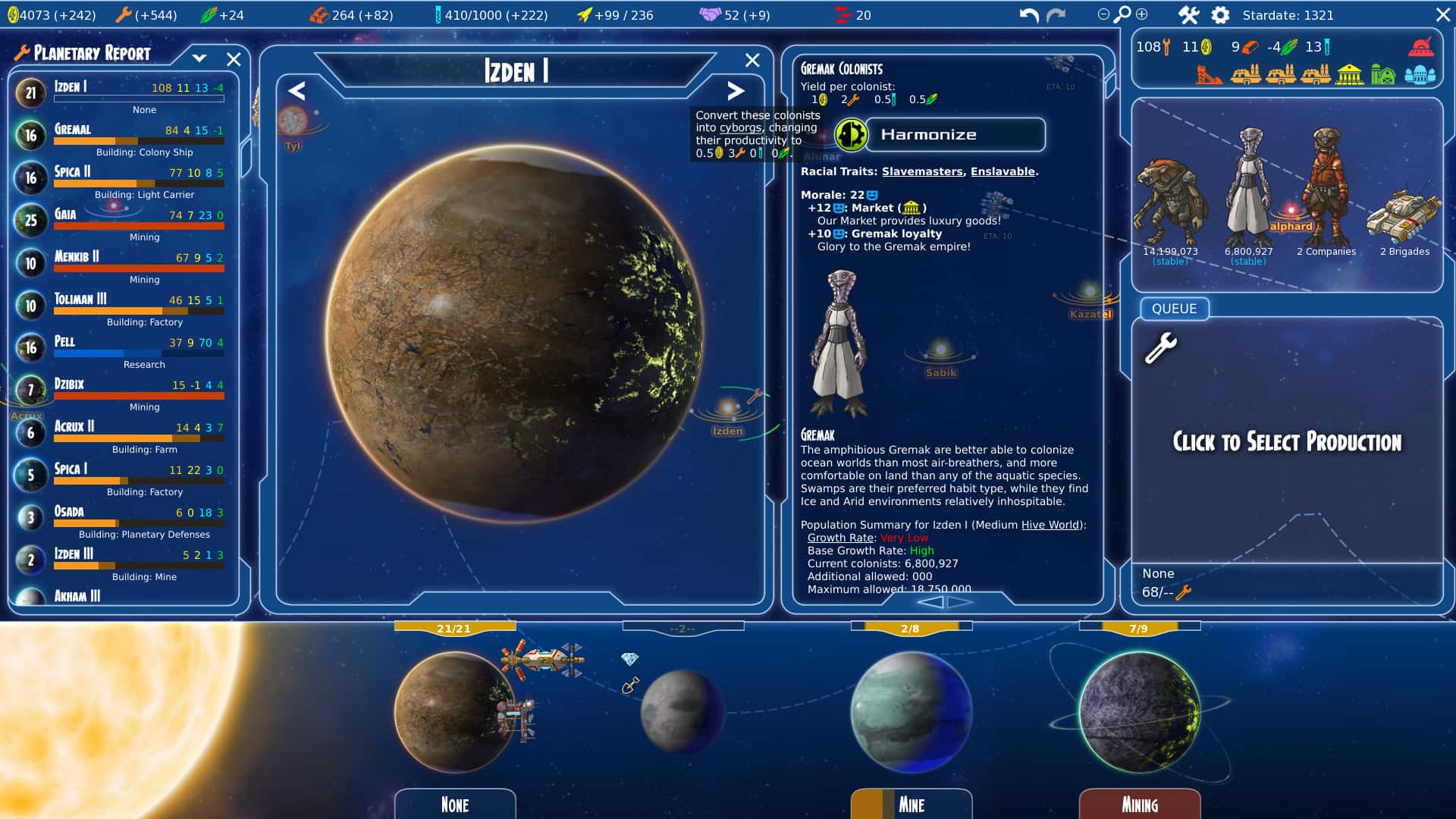This screenshot has height=819, width=1456.
Task: Open the diplomacy handshake icon
Action: pyautogui.click(x=711, y=13)
